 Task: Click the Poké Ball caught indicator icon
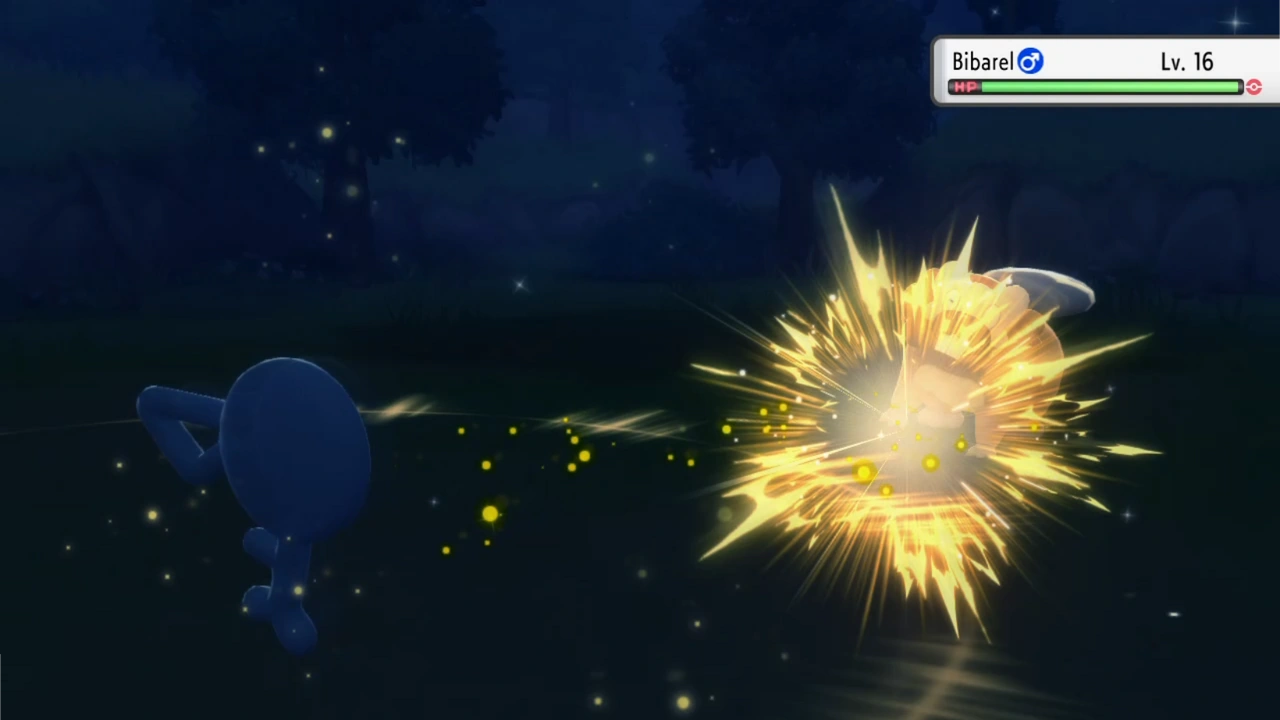click(x=1254, y=87)
